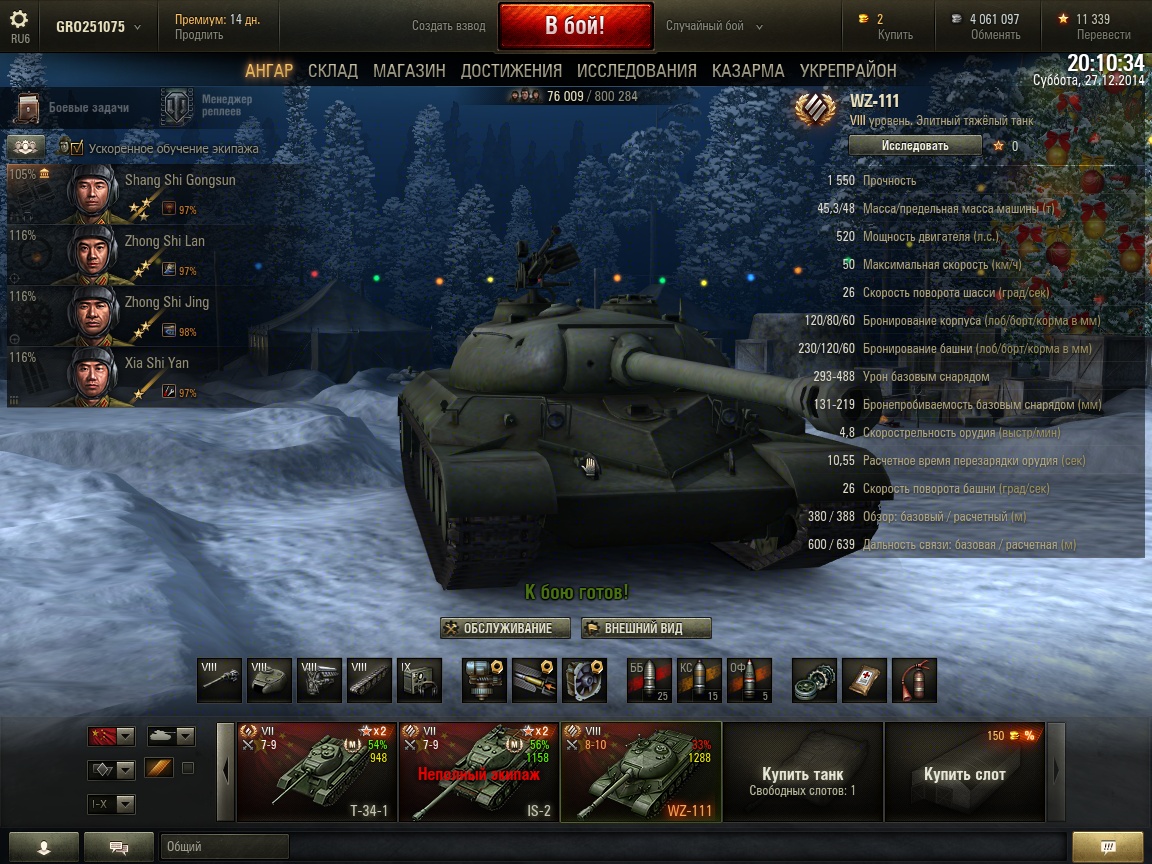Image resolution: width=1152 pixels, height=864 pixels.
Task: Show the КАЗАРМА tab
Action: tap(748, 71)
